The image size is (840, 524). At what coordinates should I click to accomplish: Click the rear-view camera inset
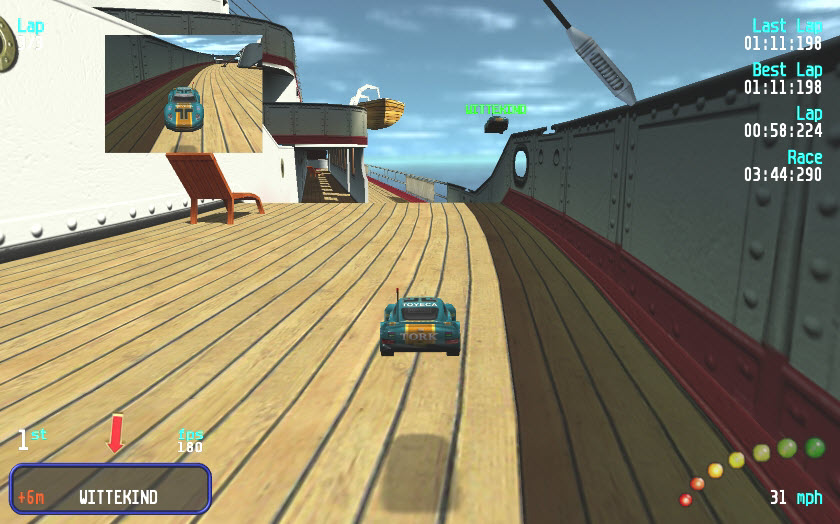point(183,94)
